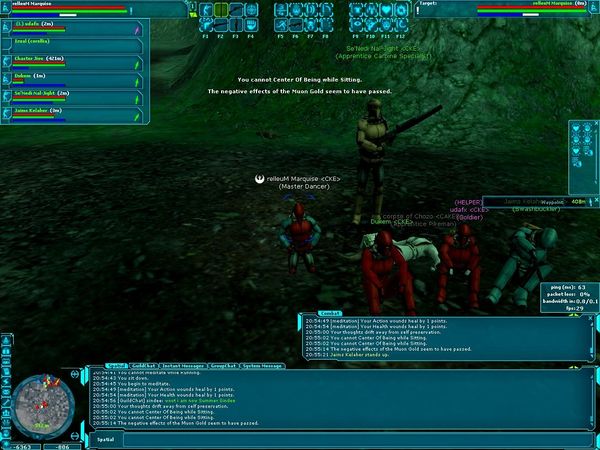Show the System Message tab
The image size is (600, 450).
[262, 366]
